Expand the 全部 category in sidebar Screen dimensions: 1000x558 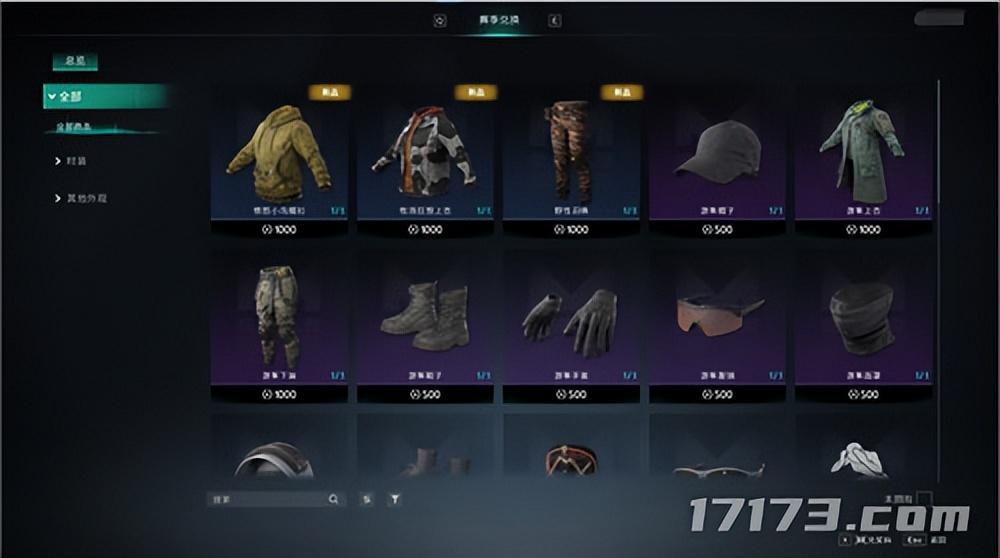click(x=104, y=96)
